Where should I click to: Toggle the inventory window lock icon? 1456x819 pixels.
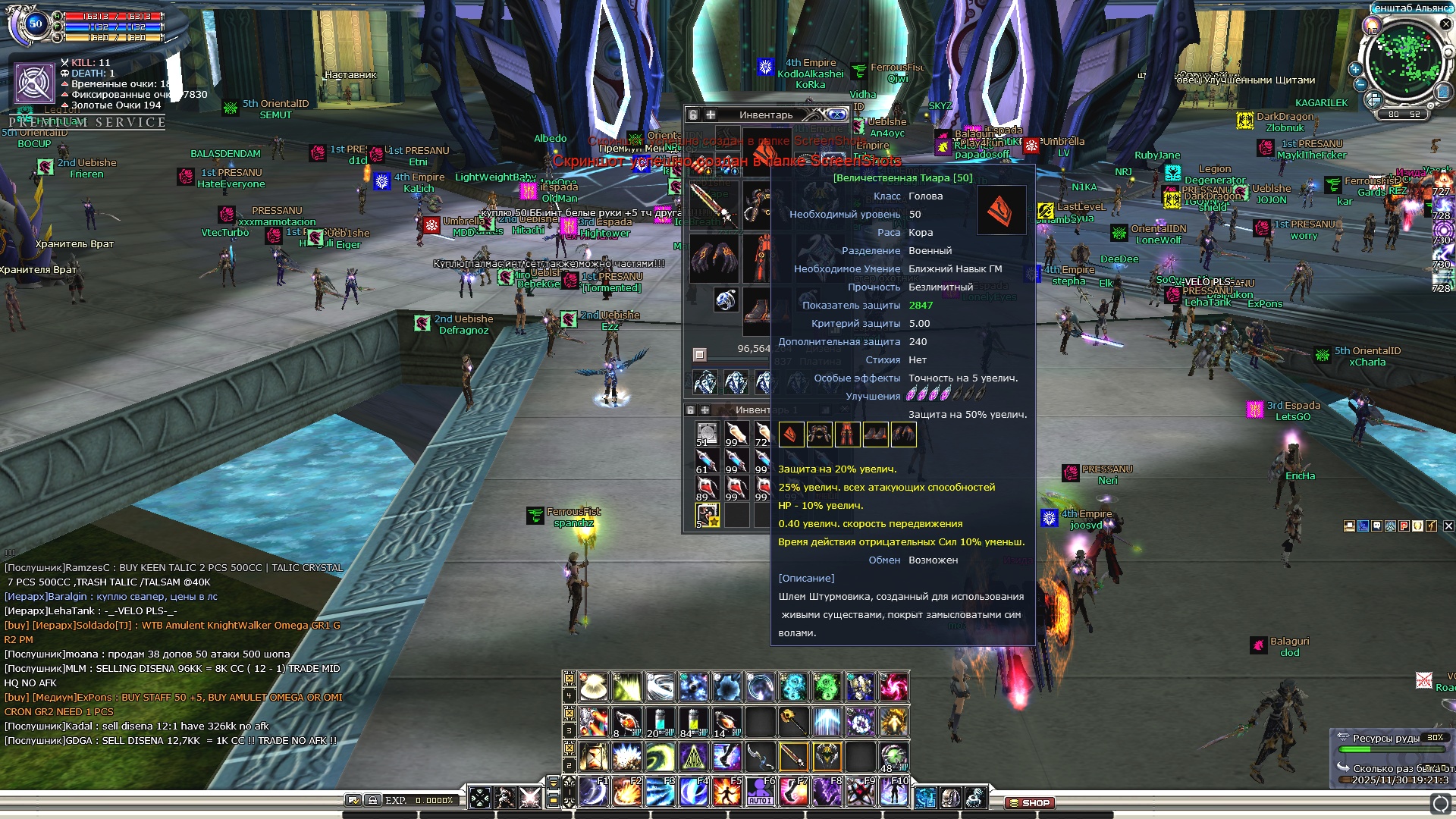[692, 115]
